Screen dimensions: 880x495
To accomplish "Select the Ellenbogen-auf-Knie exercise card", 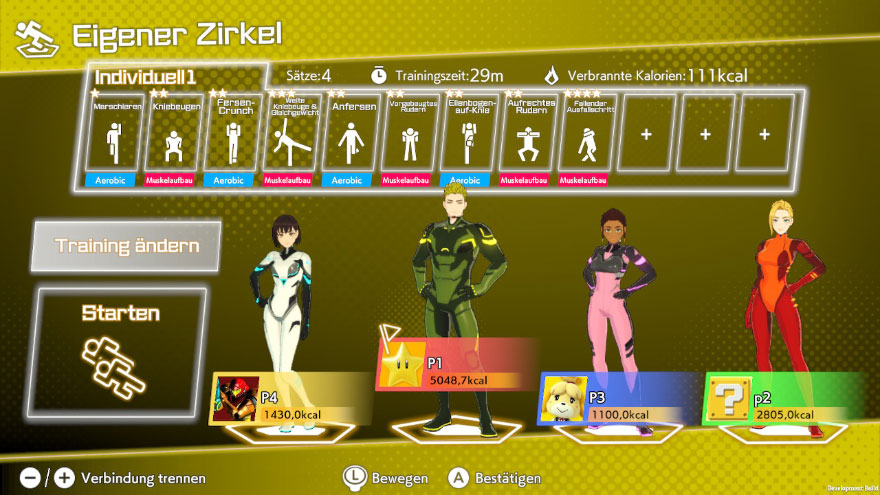I will 468,134.
